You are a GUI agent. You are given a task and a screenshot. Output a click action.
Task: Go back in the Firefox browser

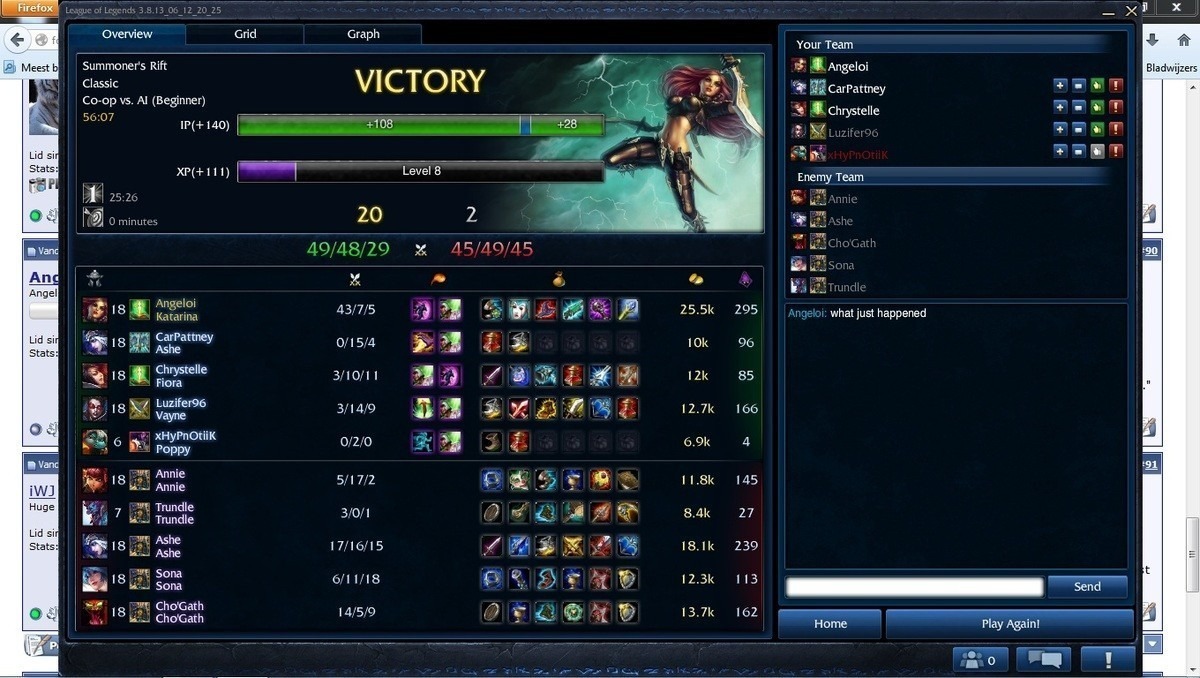coord(17,40)
